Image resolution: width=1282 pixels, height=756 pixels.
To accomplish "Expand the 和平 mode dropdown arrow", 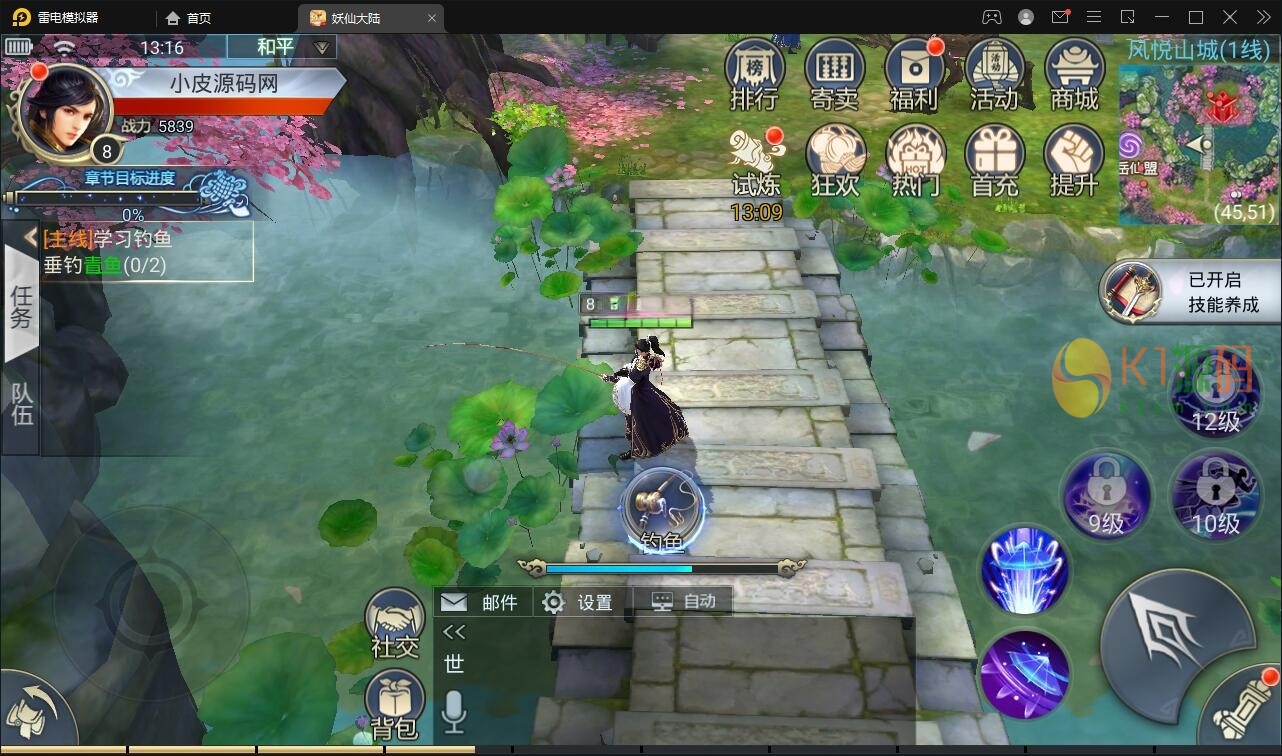I will (321, 45).
